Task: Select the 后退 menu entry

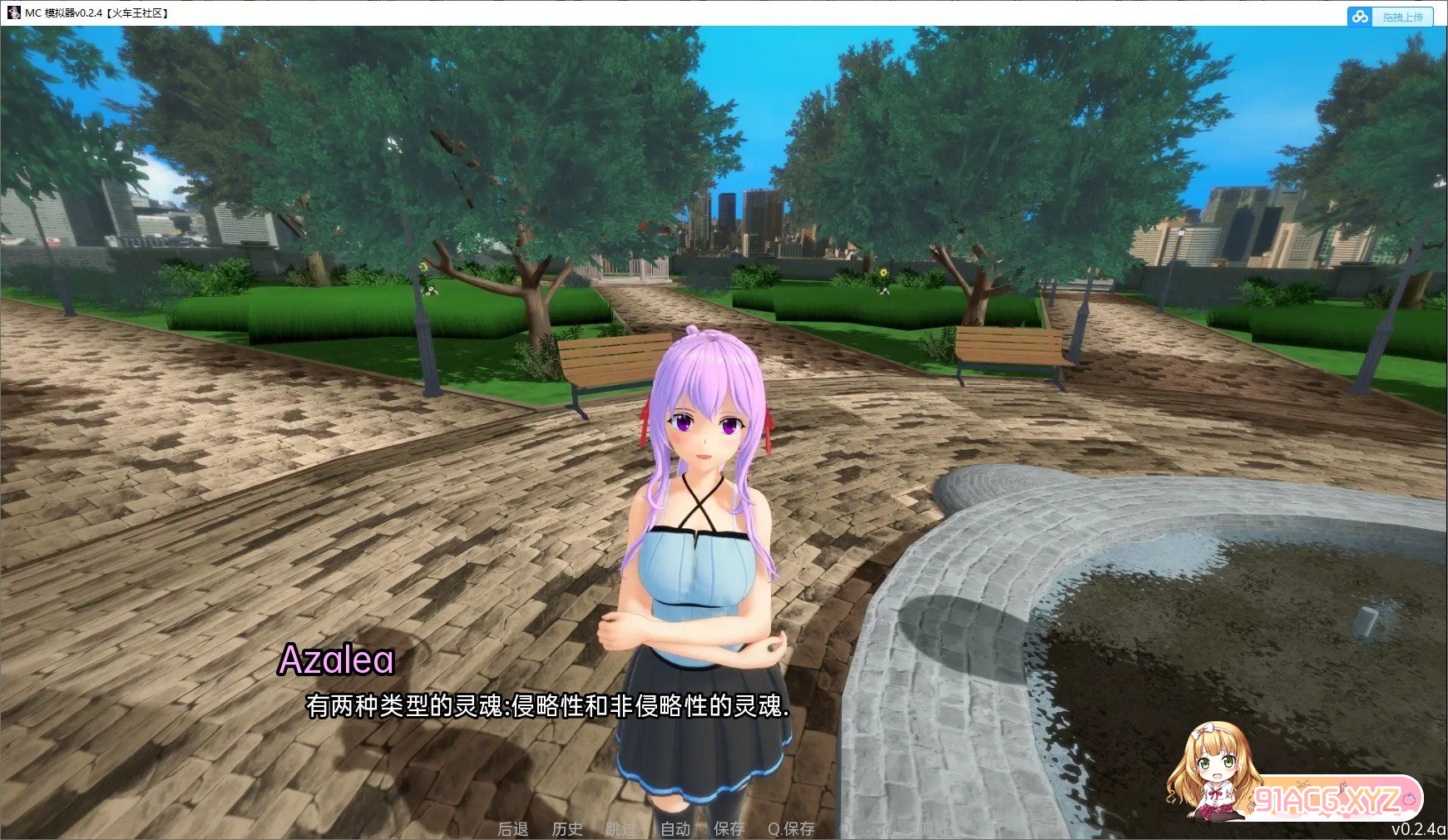Action: tap(513, 829)
